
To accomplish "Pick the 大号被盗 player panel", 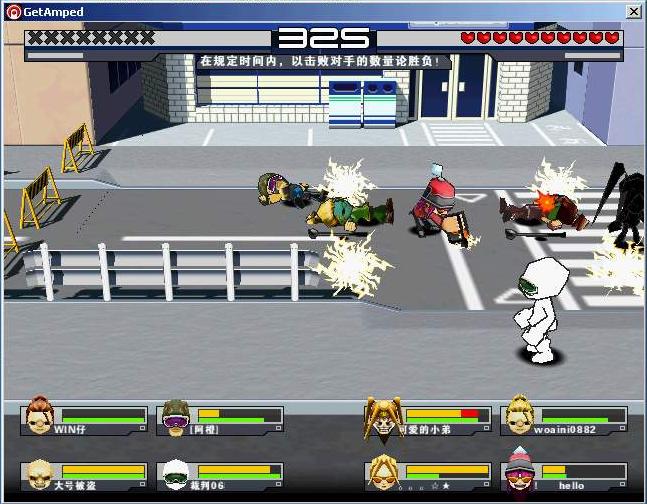I will 83,475.
